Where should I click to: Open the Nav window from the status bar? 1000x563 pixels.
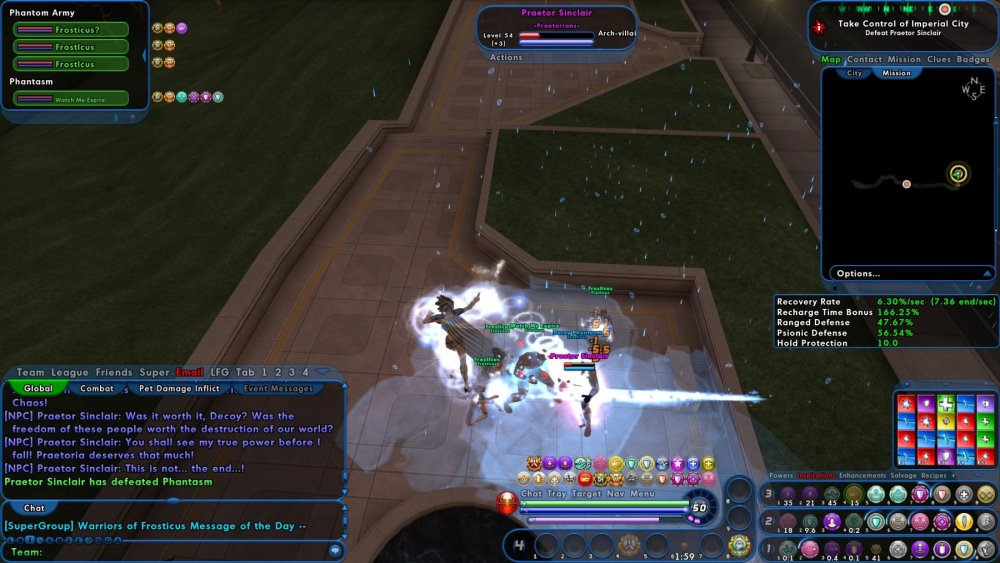pos(615,493)
